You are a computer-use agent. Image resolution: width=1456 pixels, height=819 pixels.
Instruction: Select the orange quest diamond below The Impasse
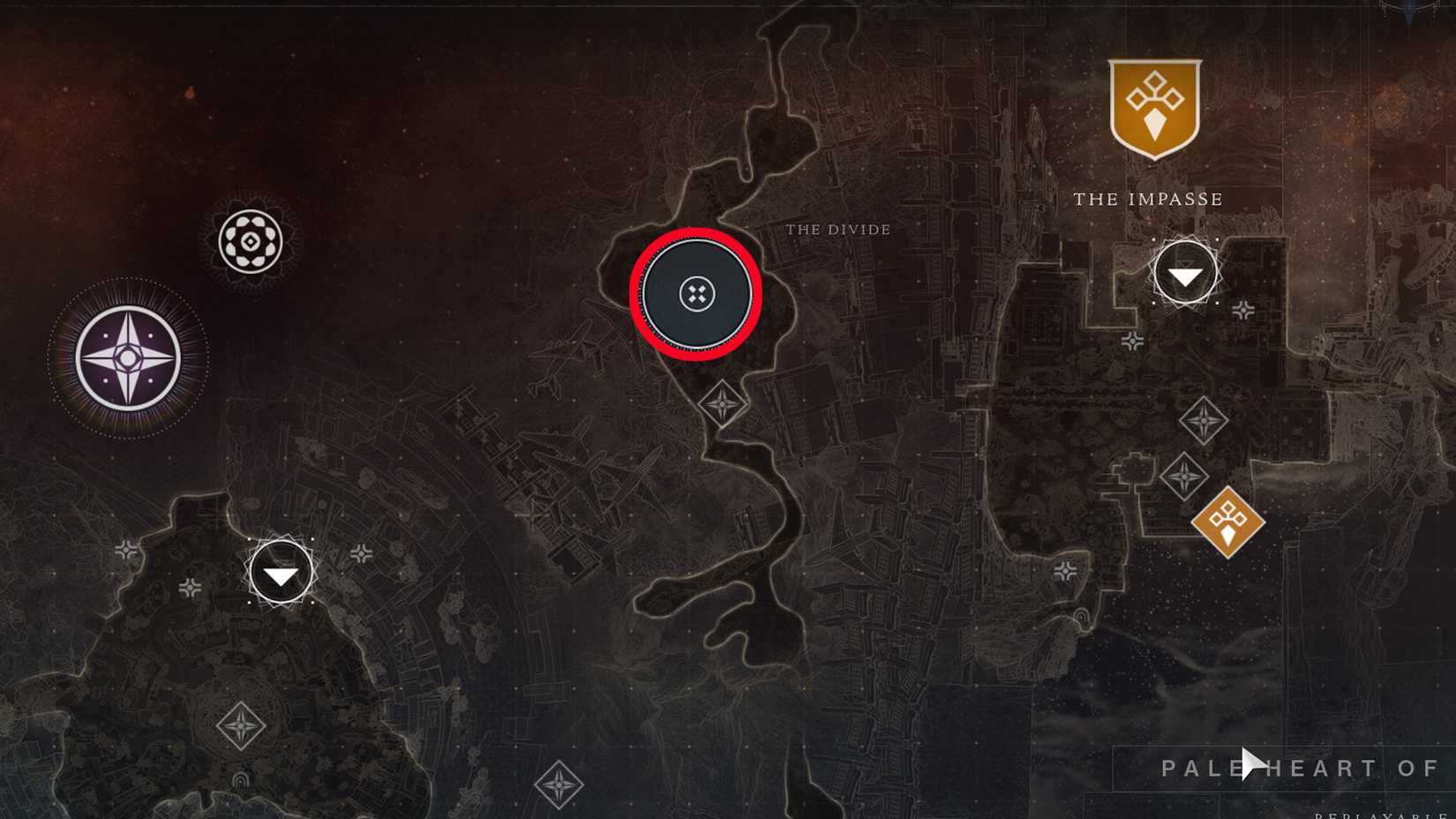click(1228, 521)
